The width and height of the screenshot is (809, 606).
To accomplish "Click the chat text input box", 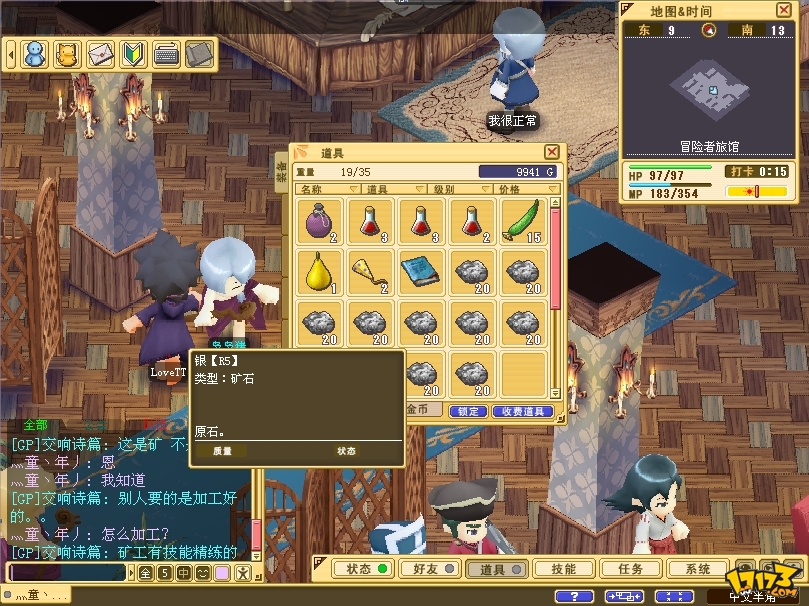I will (66, 573).
